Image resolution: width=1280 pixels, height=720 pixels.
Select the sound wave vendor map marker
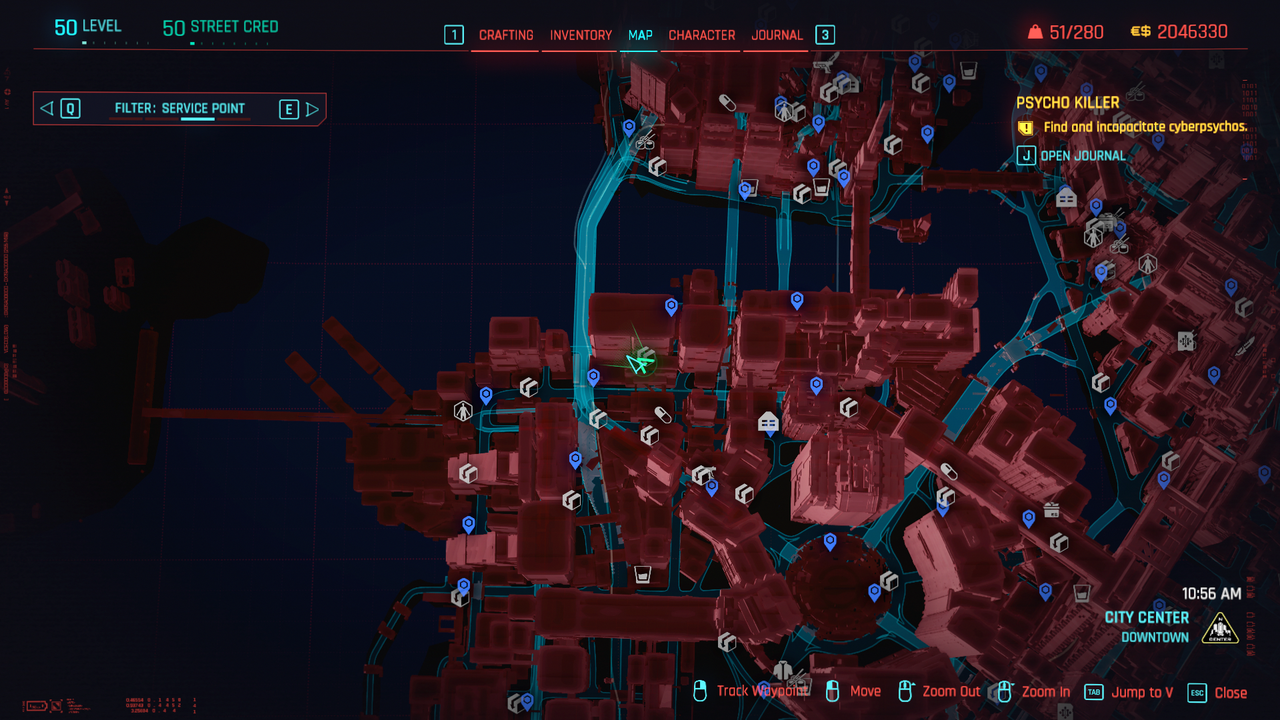coord(1186,341)
